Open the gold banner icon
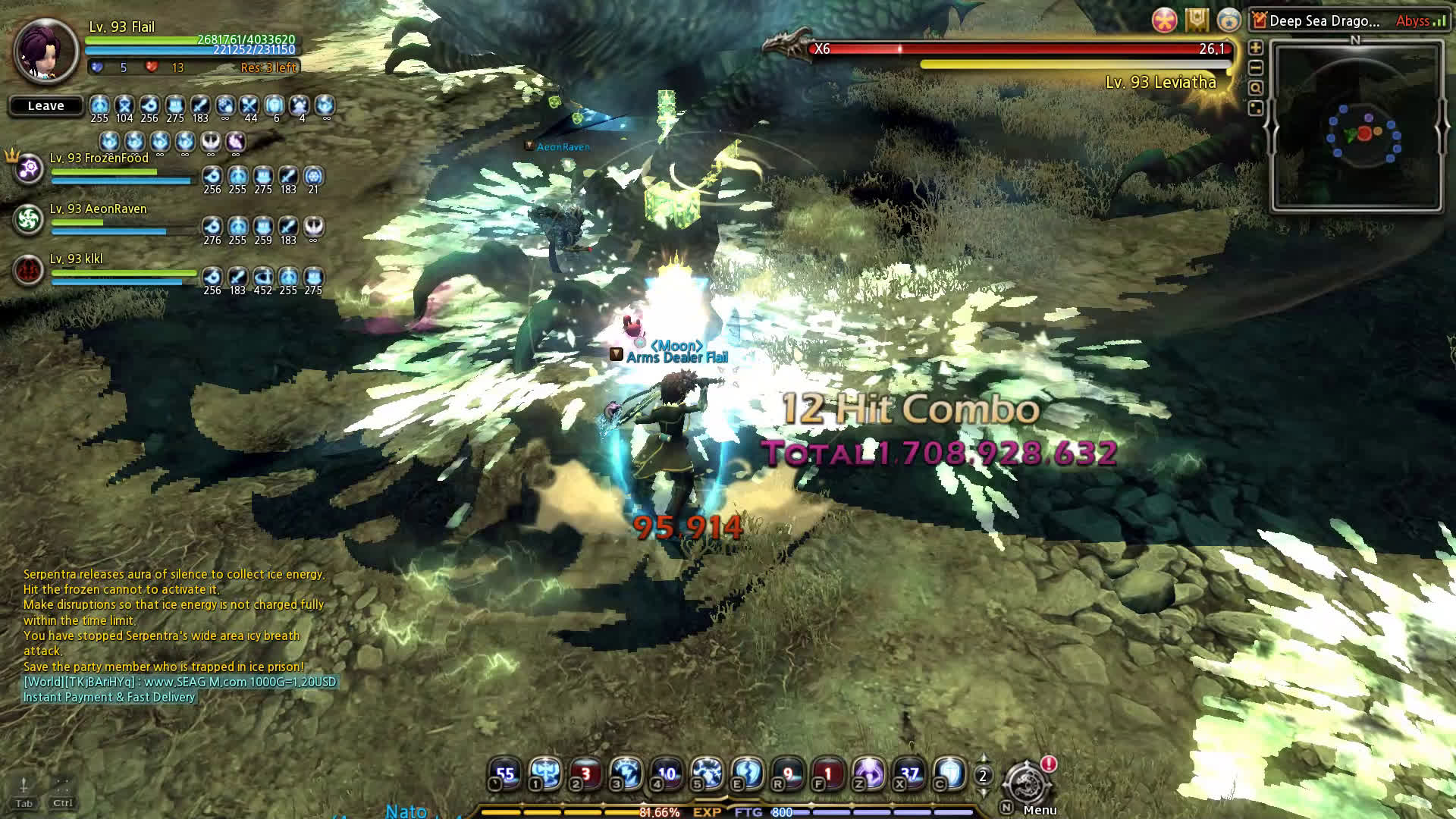1456x819 pixels. pos(1197,20)
